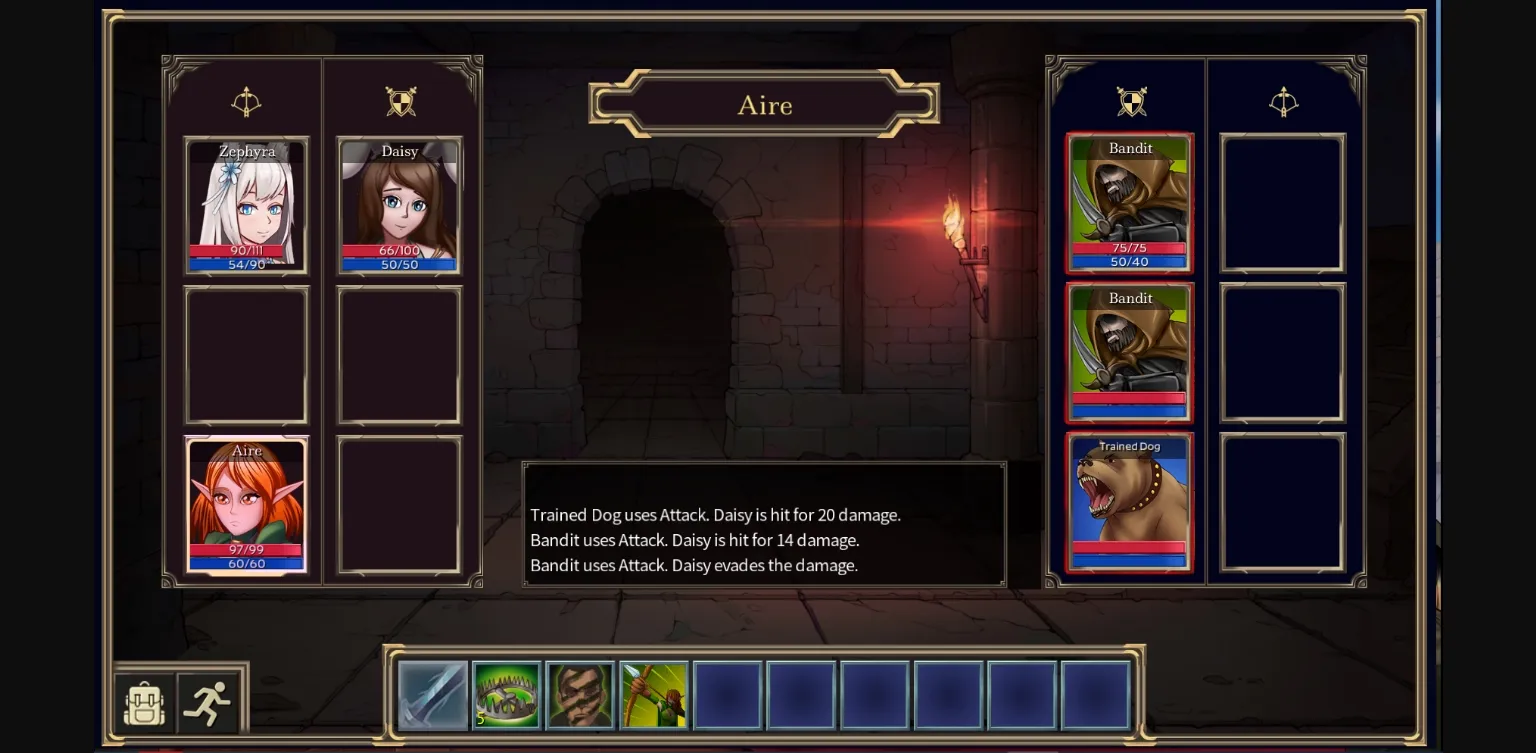Select Zephyra's character portrait
Viewport: 1536px width, 753px height.
tap(246, 205)
